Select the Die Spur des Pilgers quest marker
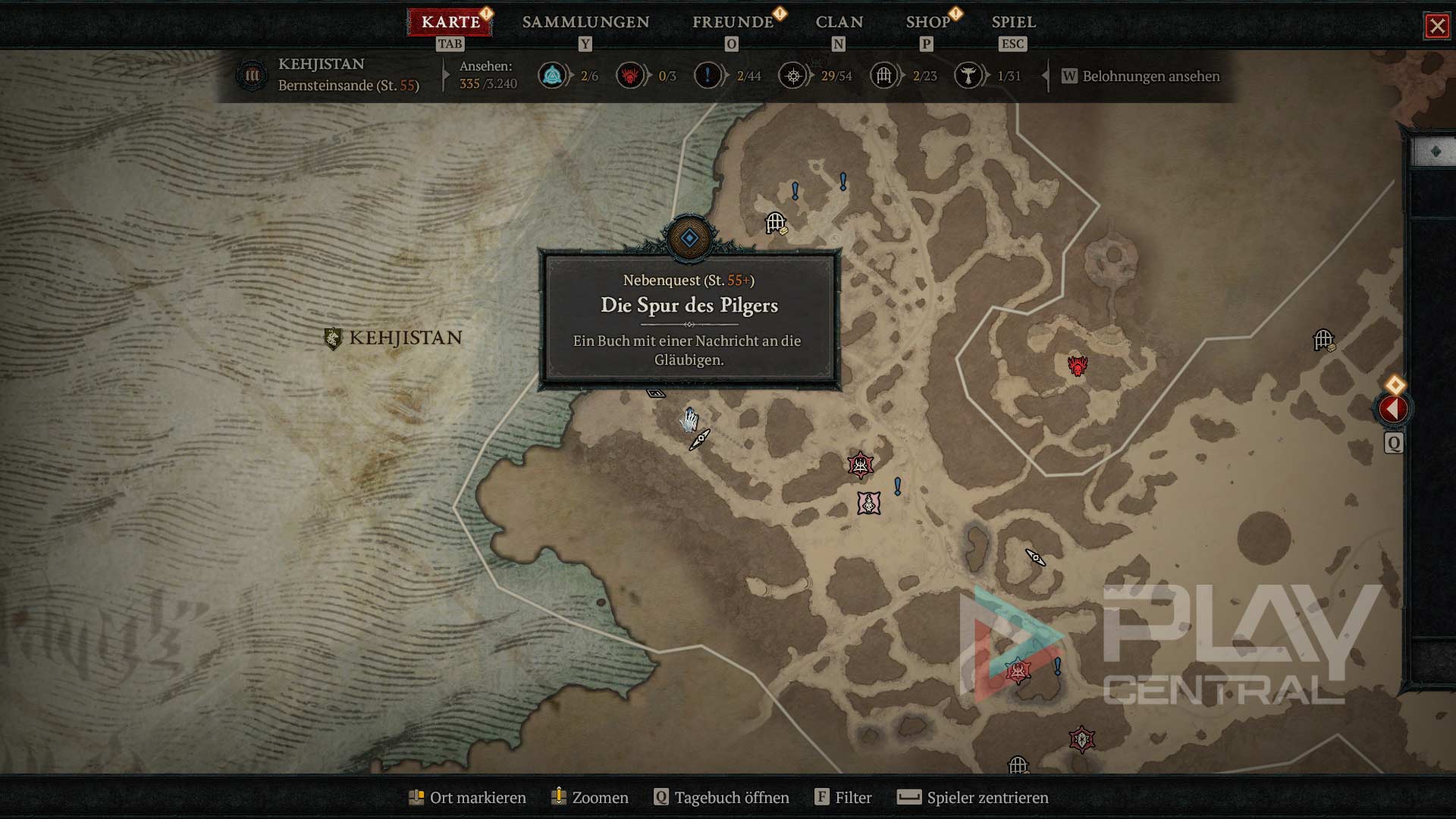 [689, 238]
